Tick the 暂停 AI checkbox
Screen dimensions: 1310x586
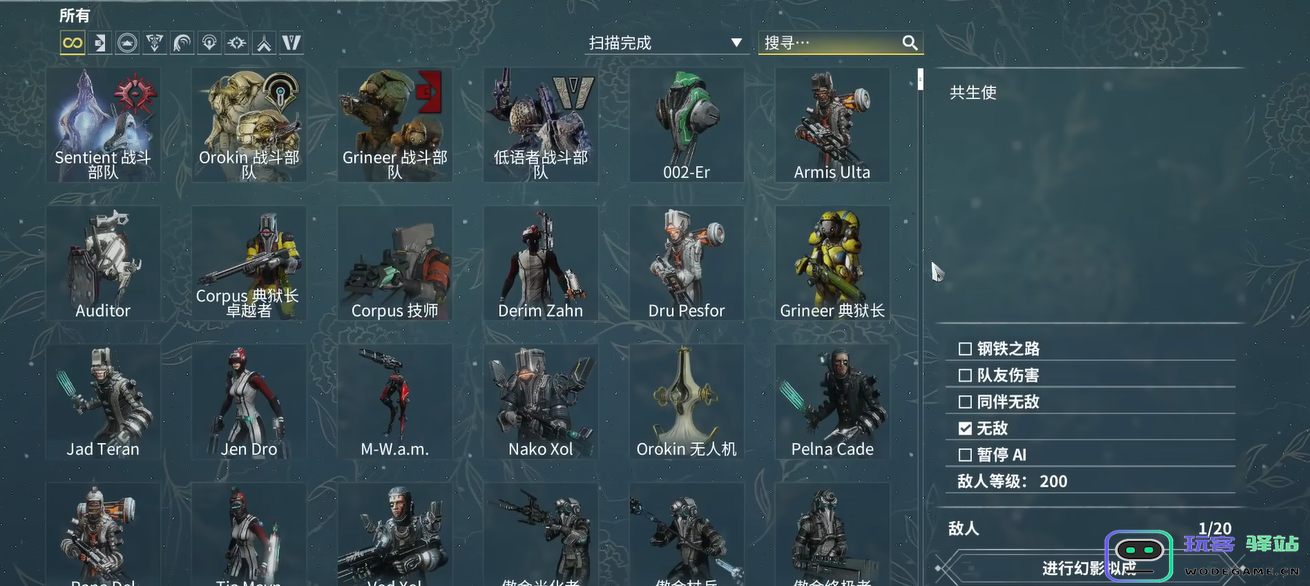pos(965,455)
